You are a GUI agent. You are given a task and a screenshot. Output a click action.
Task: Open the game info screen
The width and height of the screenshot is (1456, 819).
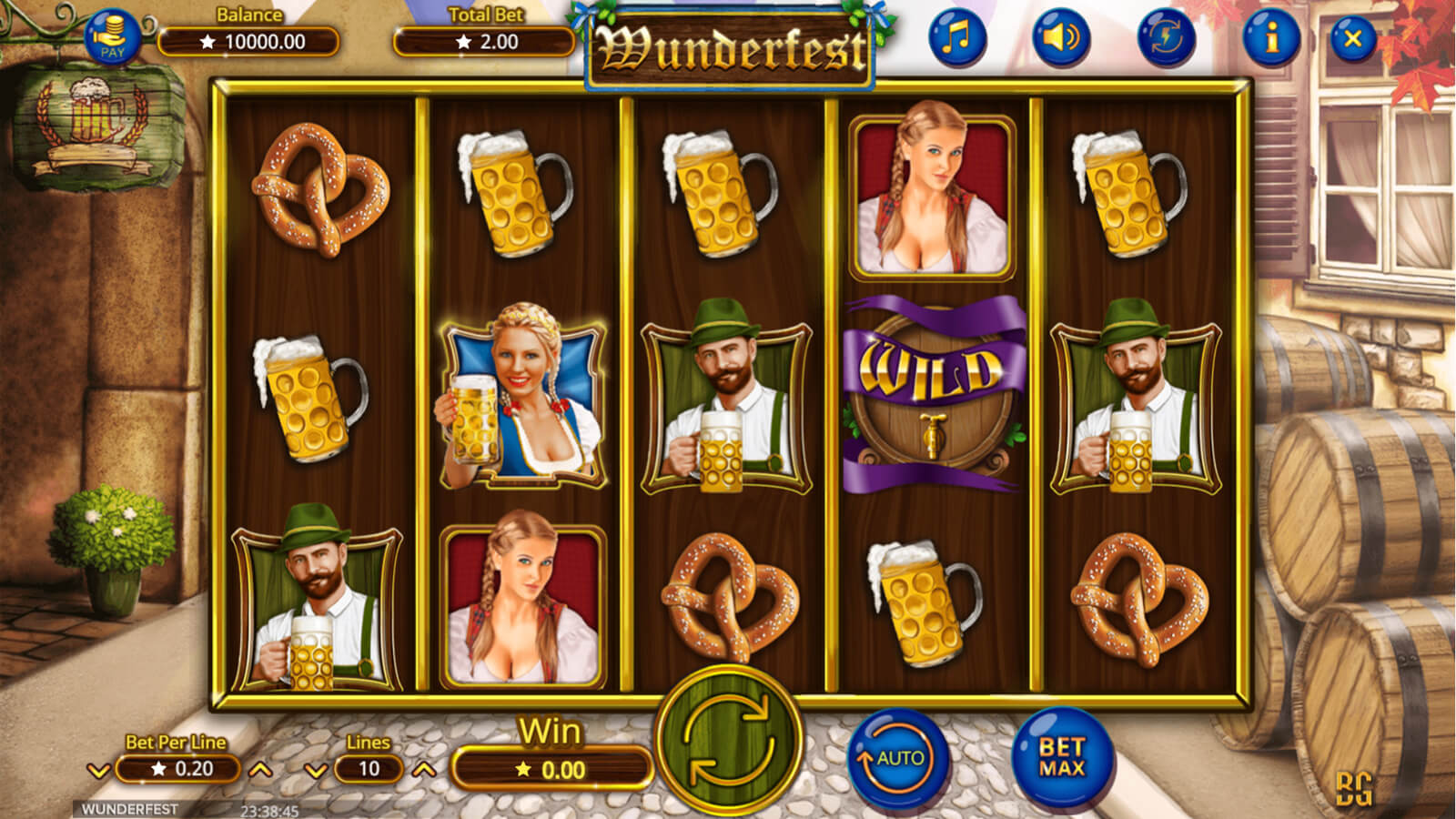pyautogui.click(x=1271, y=38)
